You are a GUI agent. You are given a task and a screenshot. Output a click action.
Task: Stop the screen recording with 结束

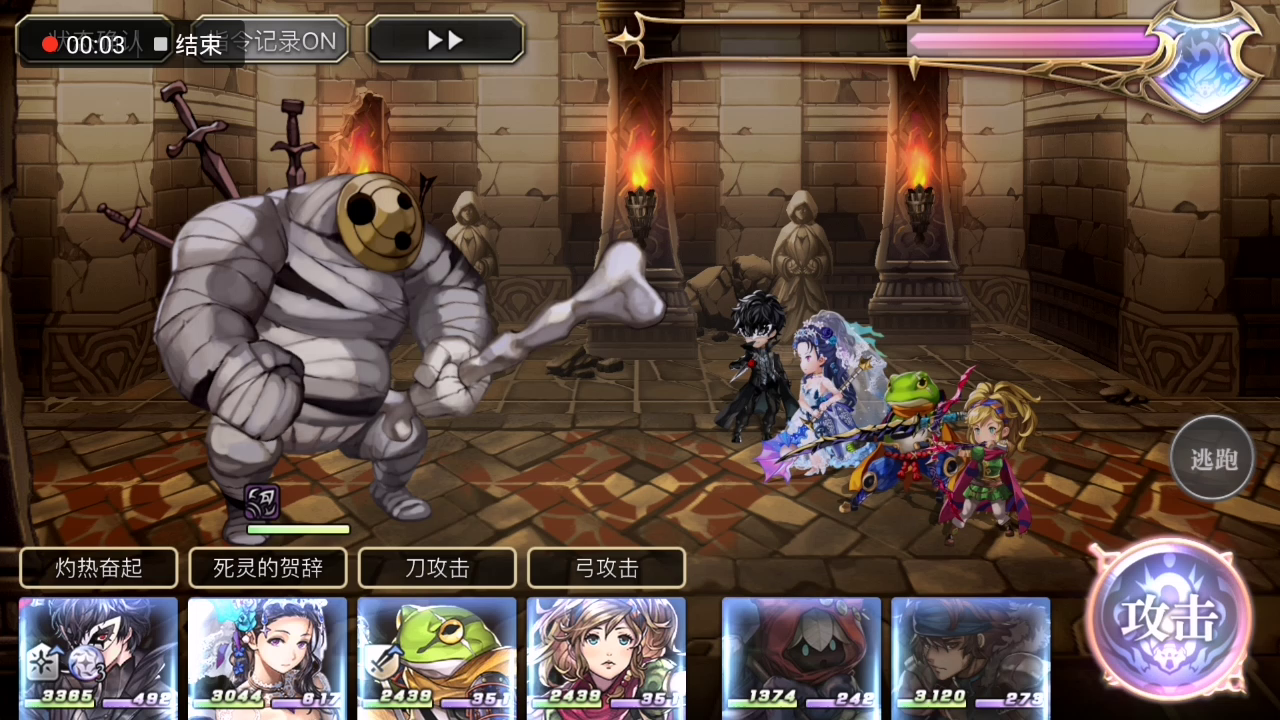(189, 45)
